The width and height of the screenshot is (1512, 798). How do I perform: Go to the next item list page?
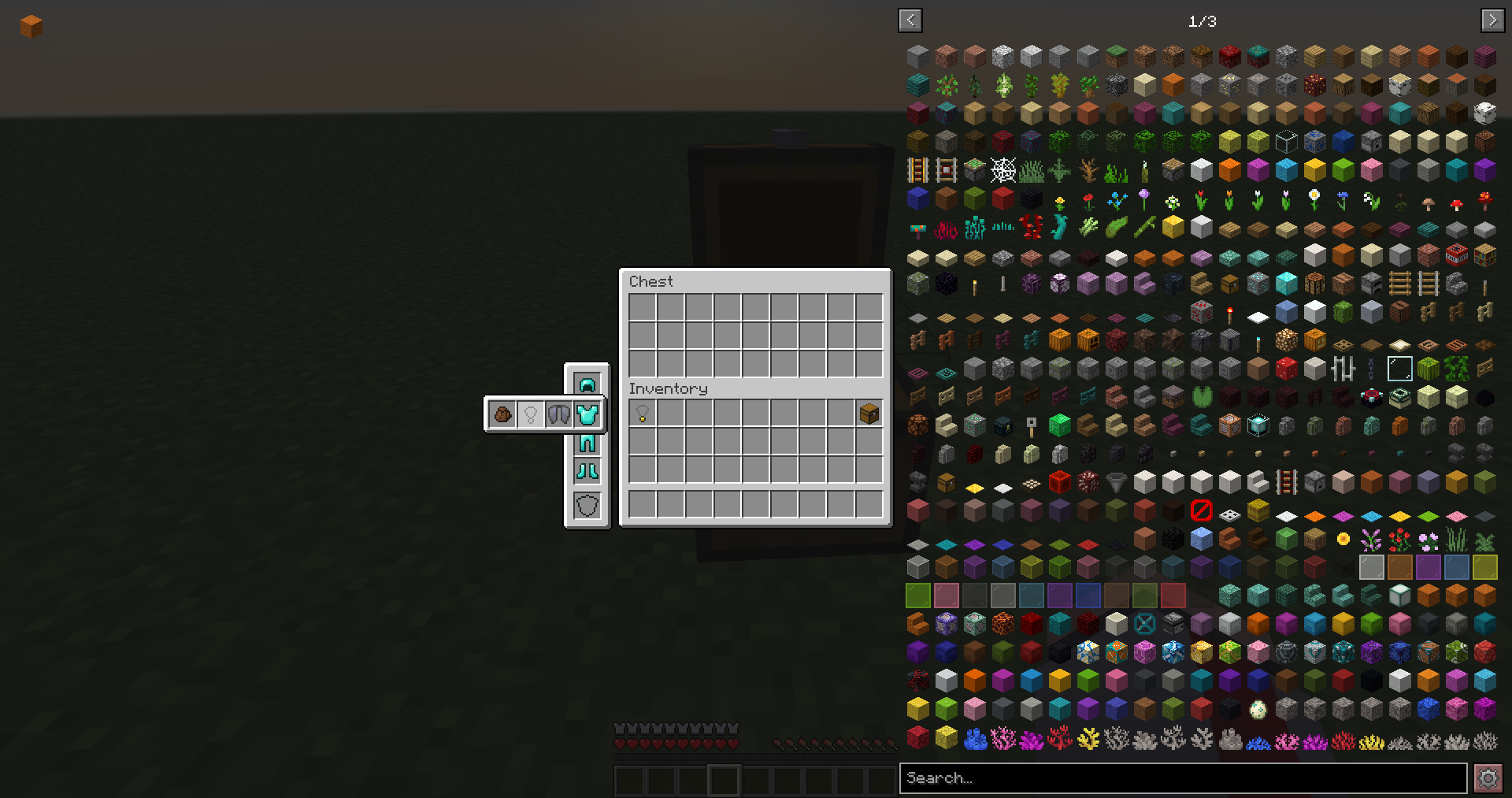coord(1492,20)
